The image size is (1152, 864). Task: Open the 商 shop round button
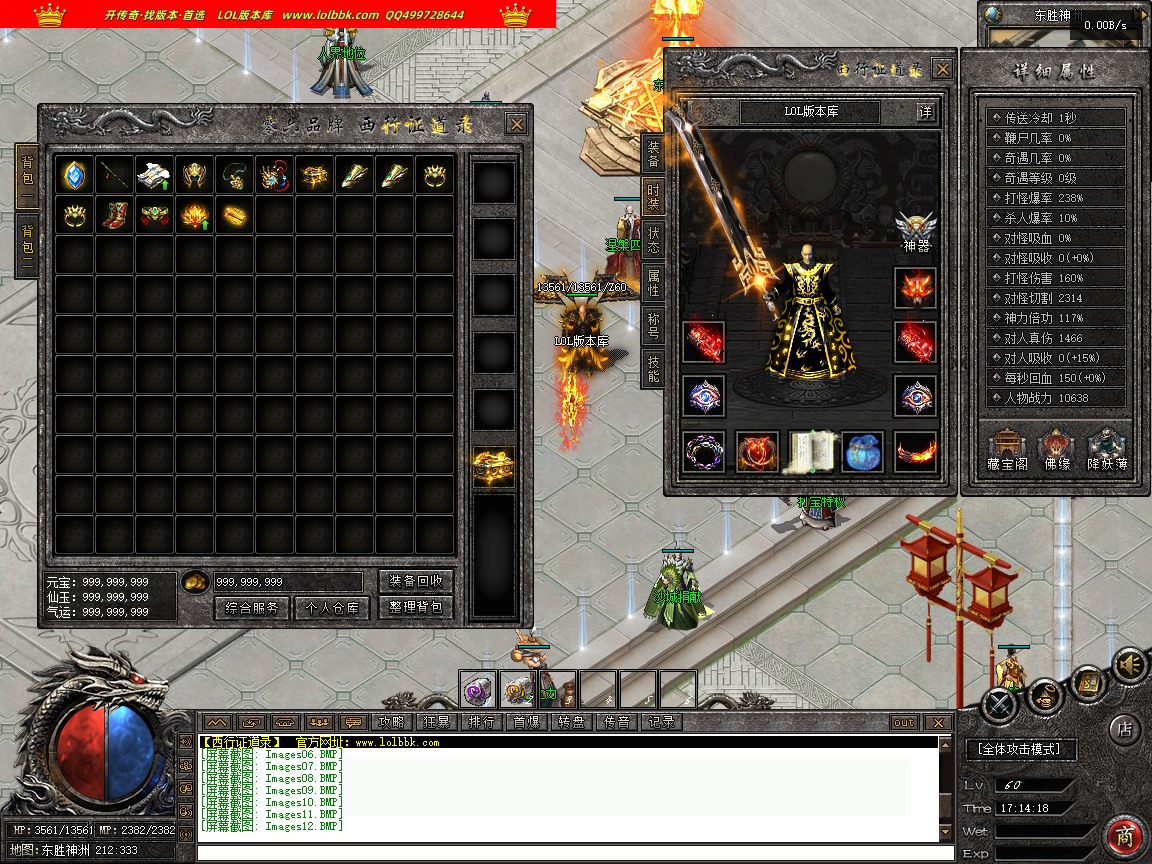pyautogui.click(x=1125, y=836)
